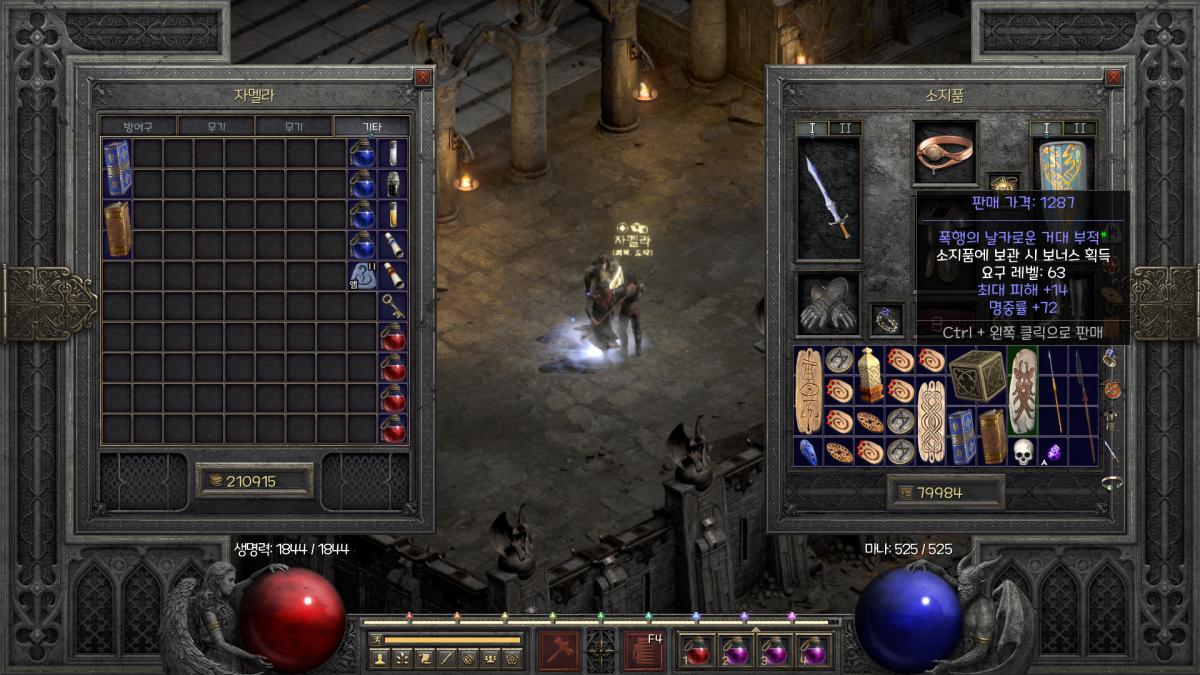Select the 기타 shop tab
Viewport: 1200px width, 675px height.
click(x=371, y=127)
